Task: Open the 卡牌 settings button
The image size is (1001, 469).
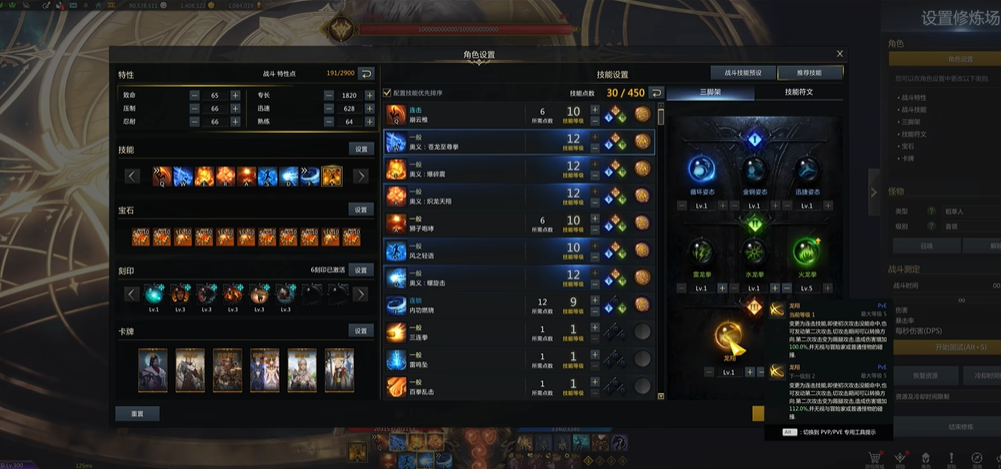Action: point(361,331)
